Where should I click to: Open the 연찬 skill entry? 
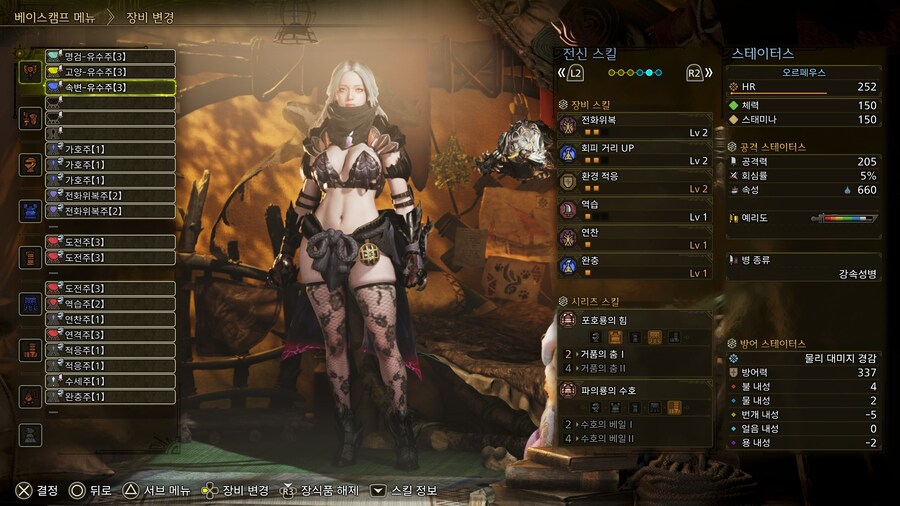point(635,238)
